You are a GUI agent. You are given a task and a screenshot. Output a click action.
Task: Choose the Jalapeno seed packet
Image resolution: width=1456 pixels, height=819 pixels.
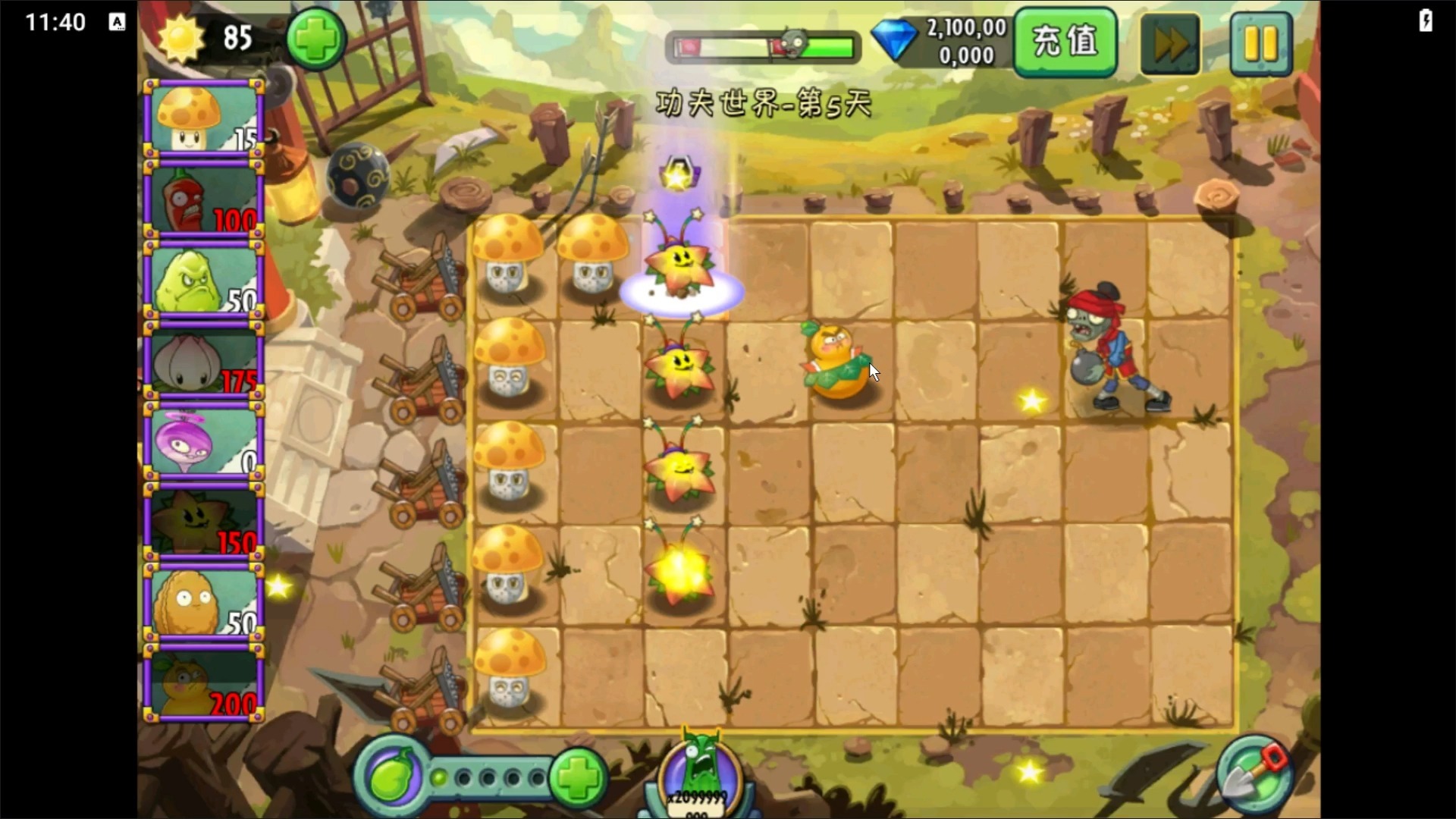coord(202,200)
